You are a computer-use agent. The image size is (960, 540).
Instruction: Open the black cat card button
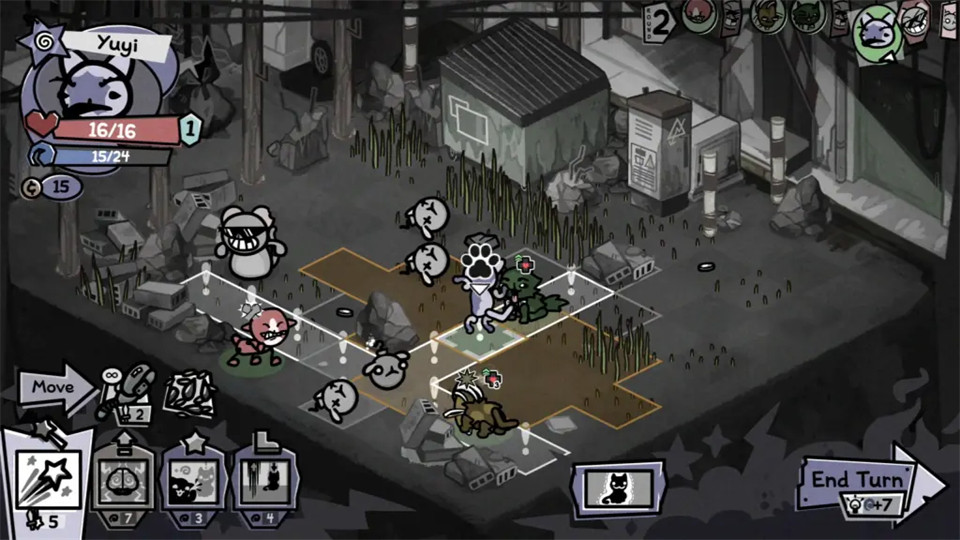(x=617, y=490)
